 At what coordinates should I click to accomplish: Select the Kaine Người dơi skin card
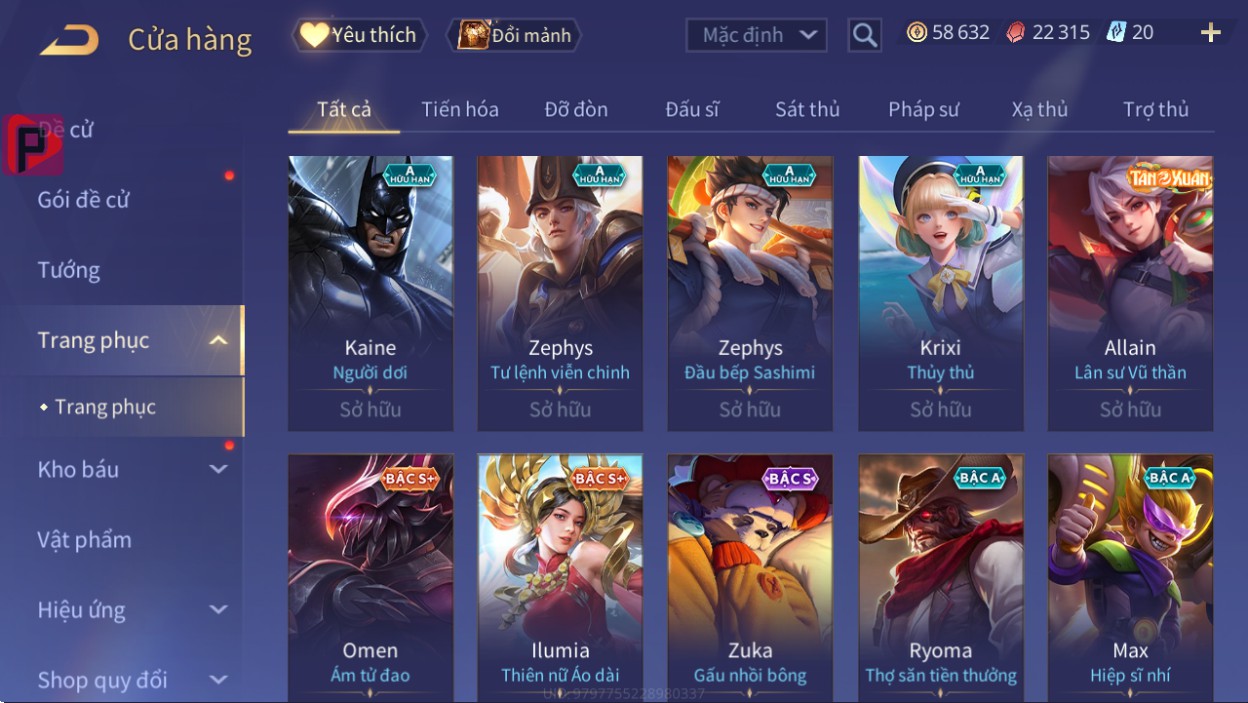coord(370,292)
